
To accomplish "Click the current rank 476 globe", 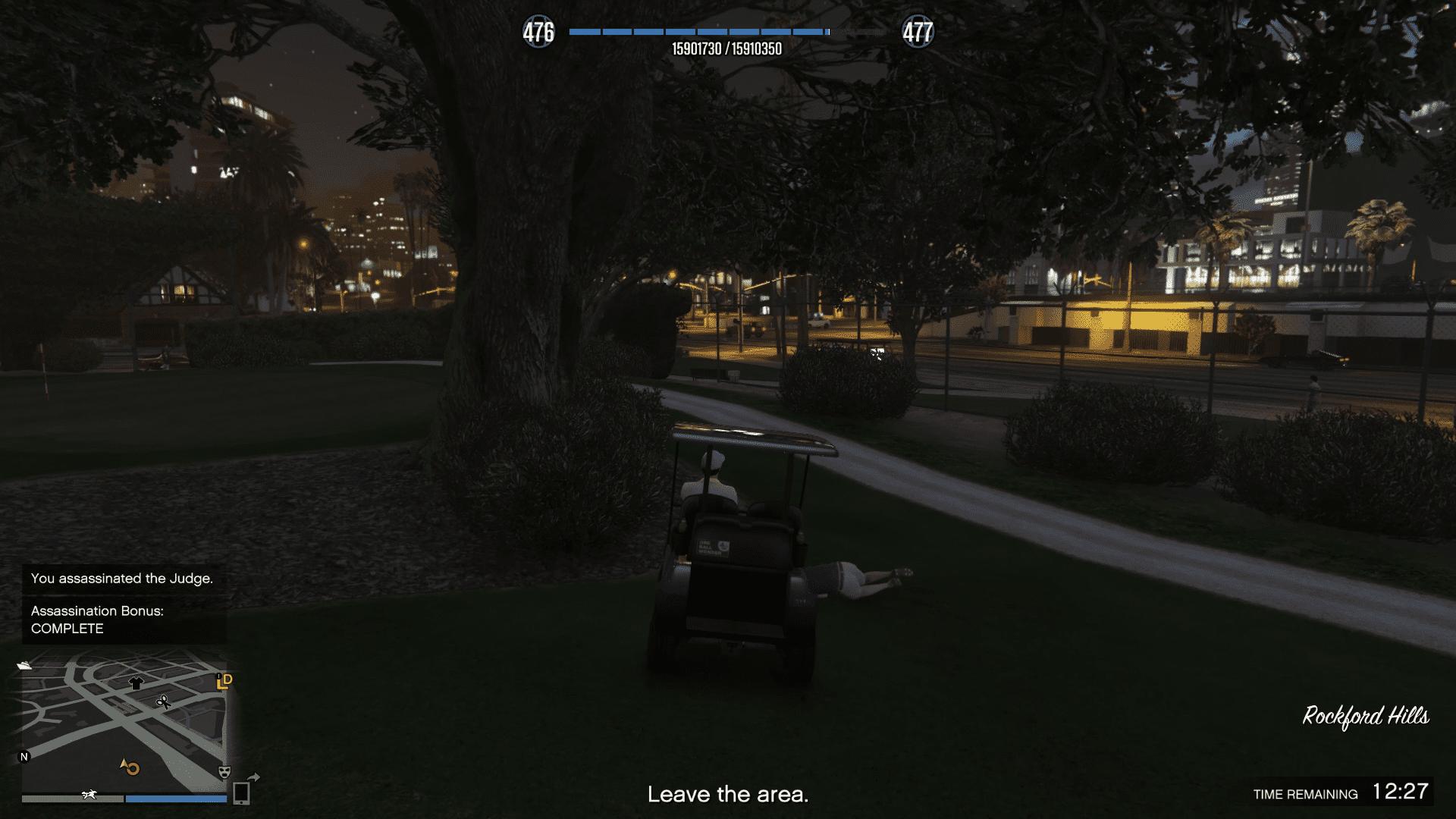I will (538, 33).
